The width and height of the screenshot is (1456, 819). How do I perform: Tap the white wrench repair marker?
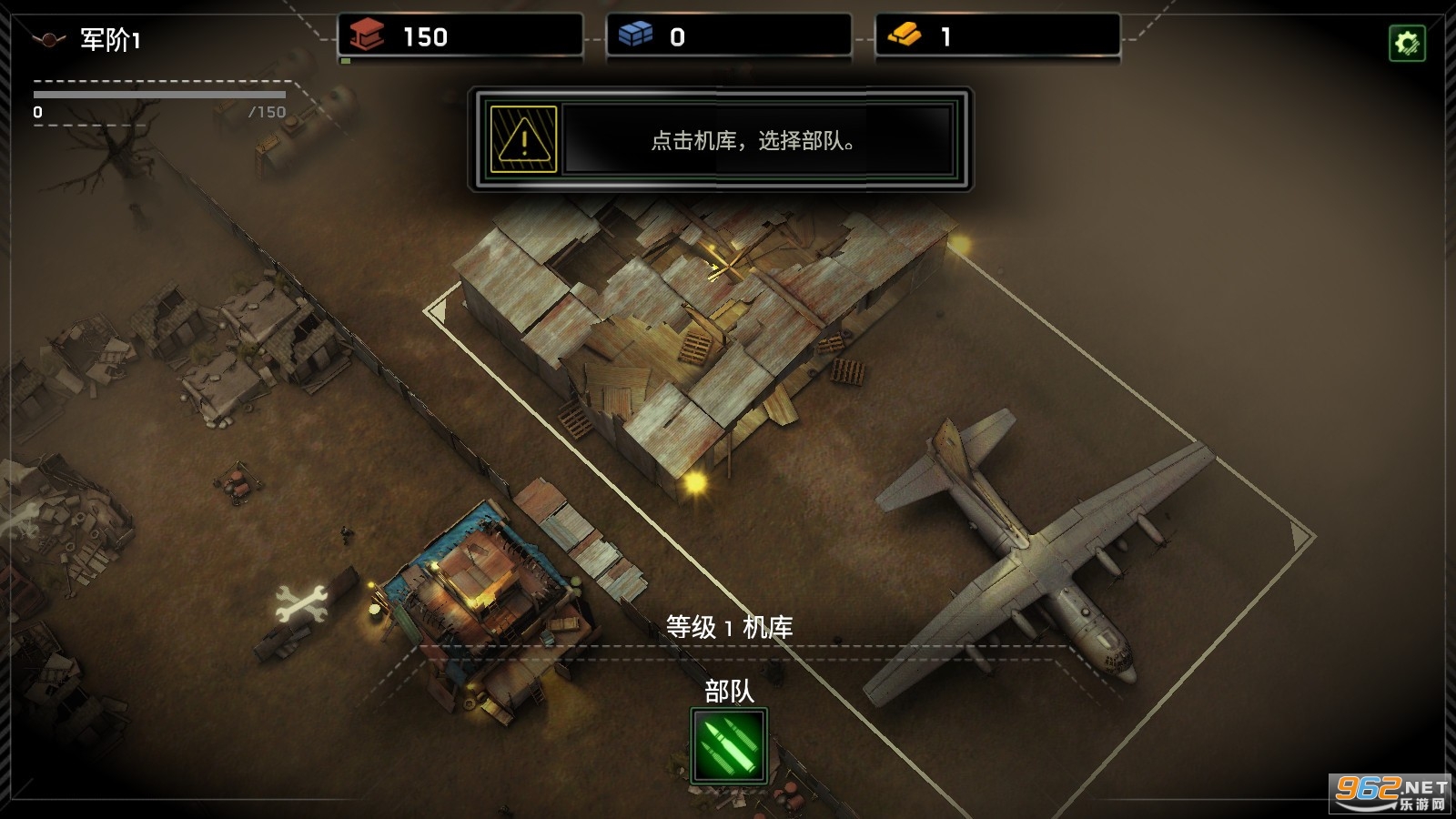point(300,603)
